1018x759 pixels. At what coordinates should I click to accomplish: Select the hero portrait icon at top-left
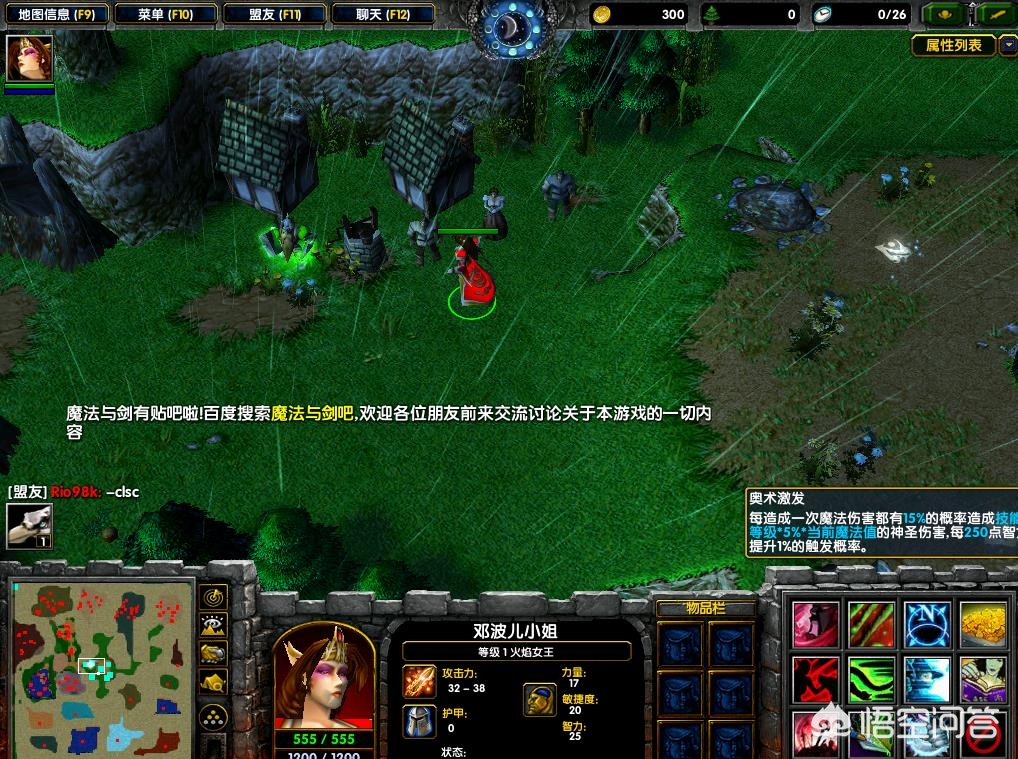[29, 59]
